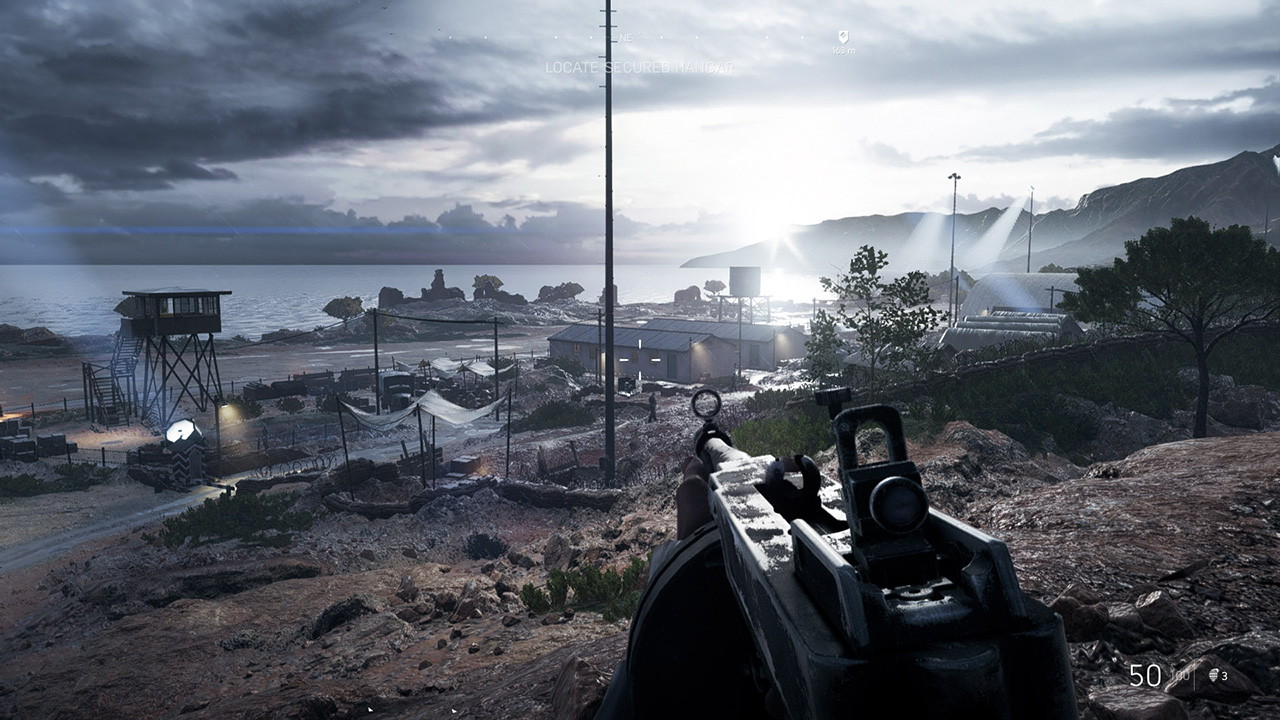
Task: Click the compass bar at the top
Action: (x=700, y=37)
